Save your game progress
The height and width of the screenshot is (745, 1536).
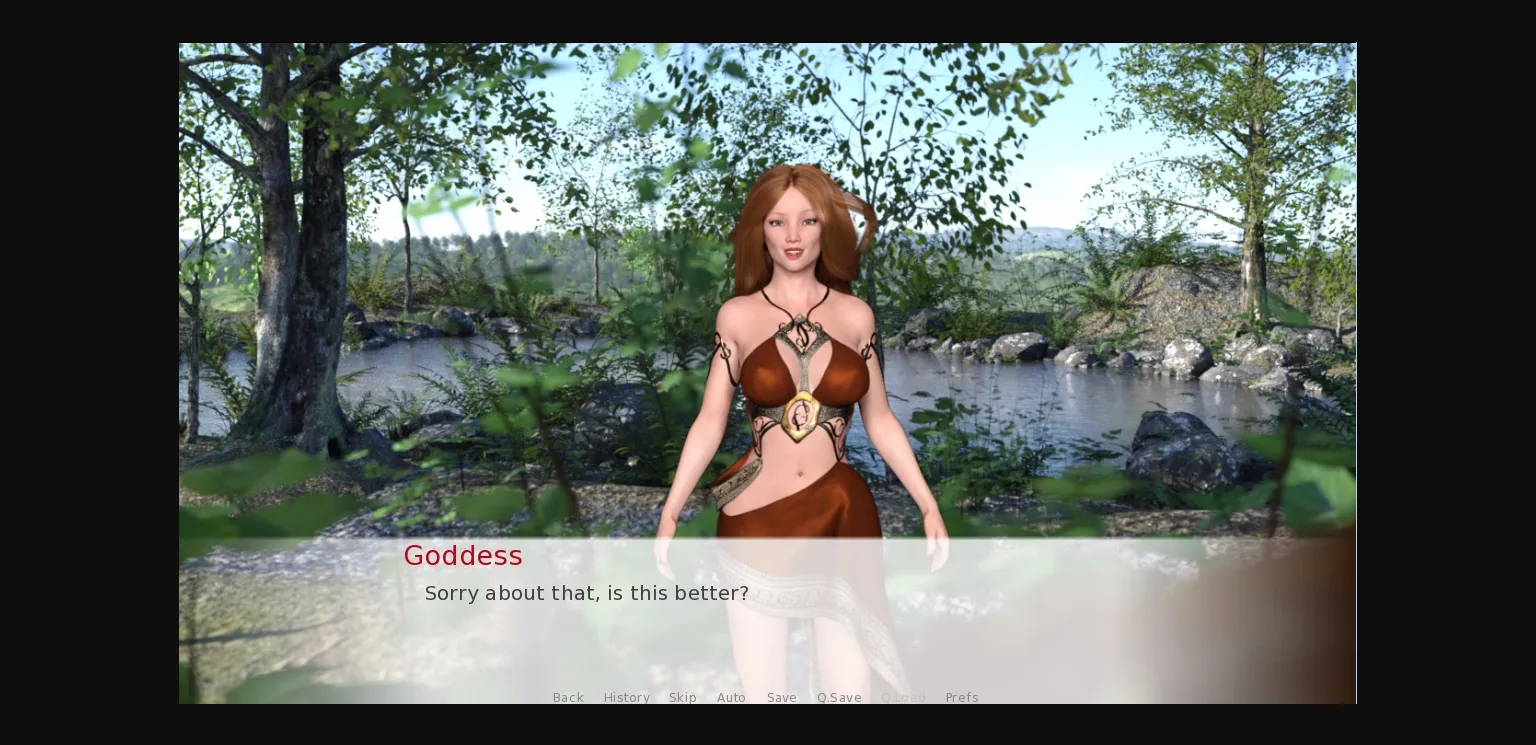(x=782, y=697)
